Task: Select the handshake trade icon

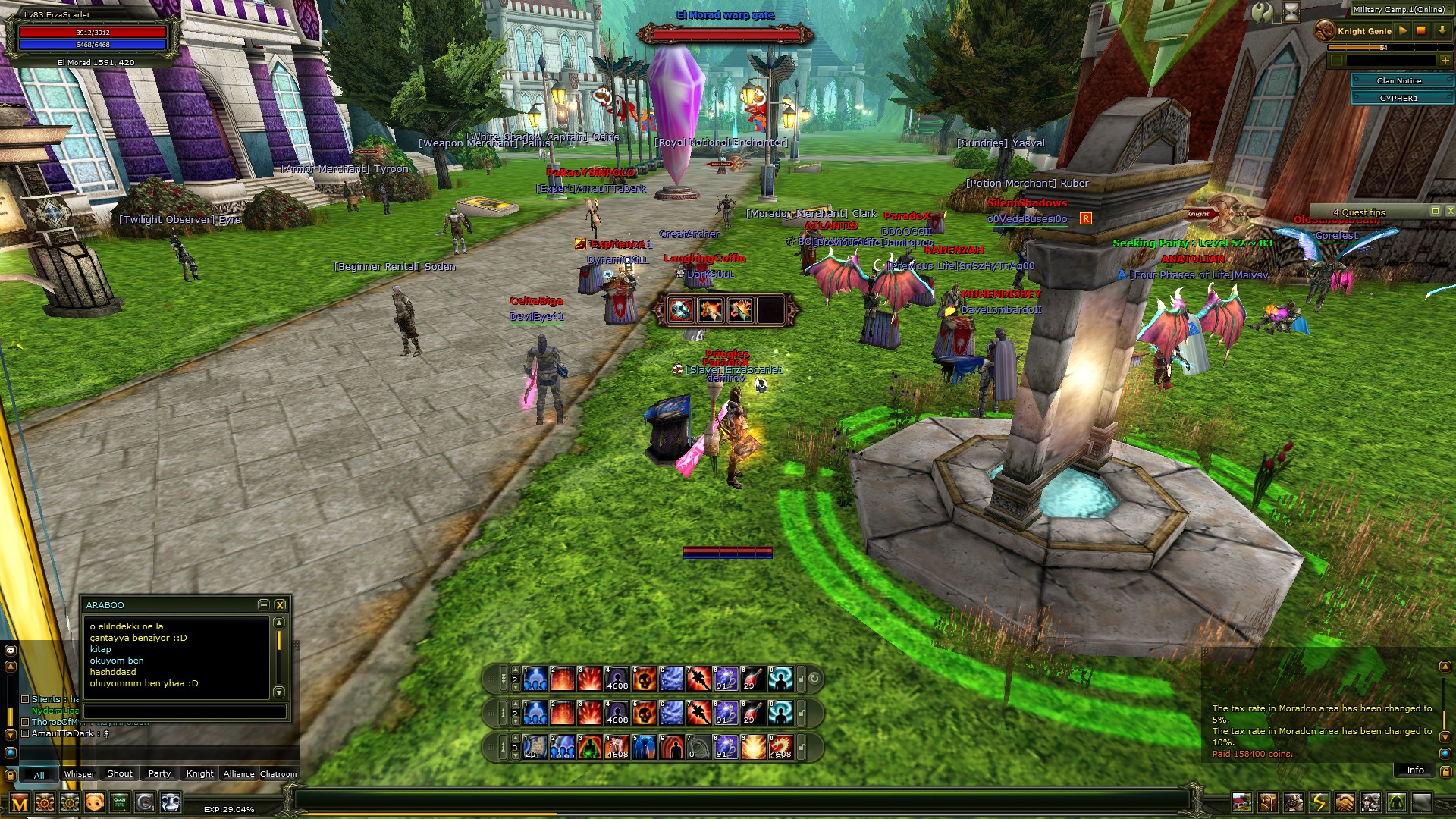Action: click(x=1345, y=801)
